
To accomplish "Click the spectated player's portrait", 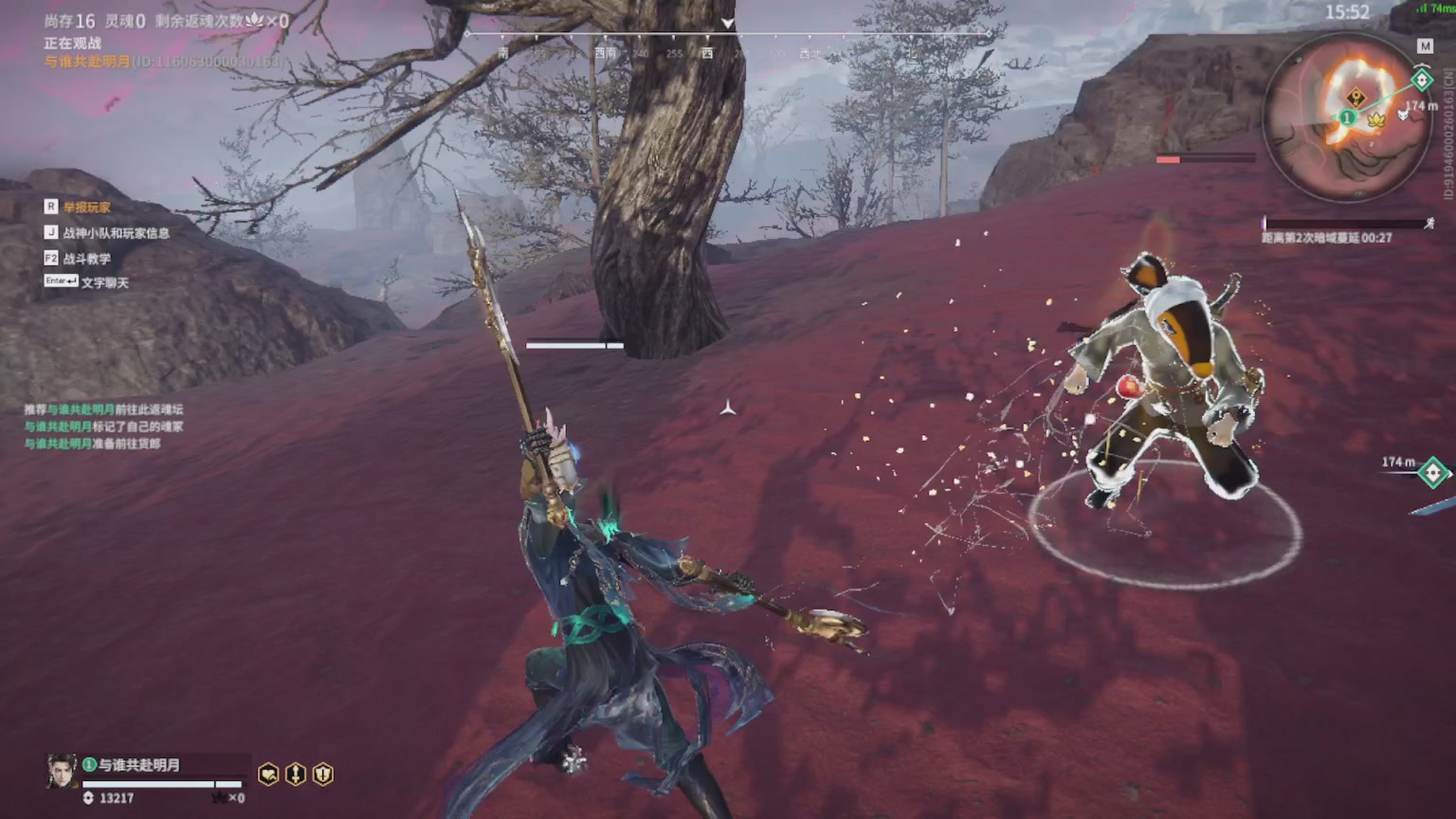I will coord(62,772).
